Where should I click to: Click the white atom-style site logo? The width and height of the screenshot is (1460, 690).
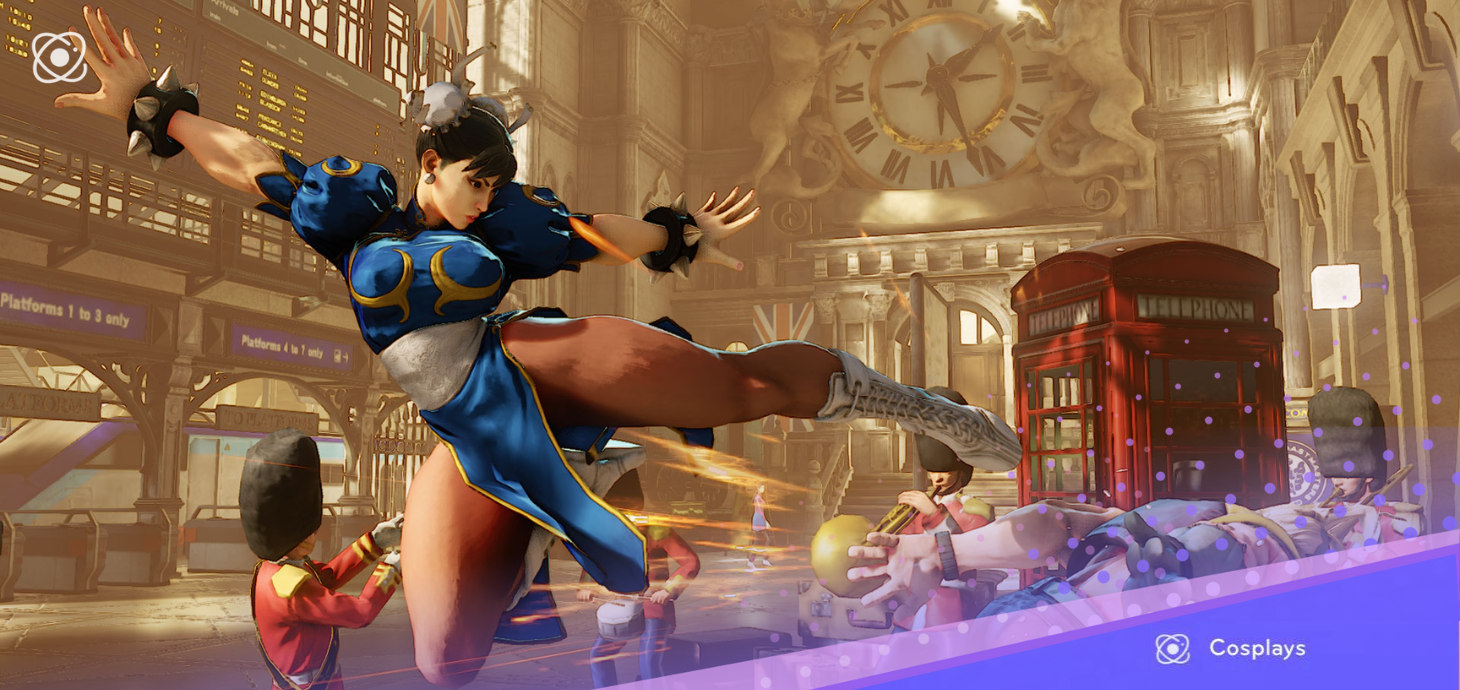(x=59, y=57)
